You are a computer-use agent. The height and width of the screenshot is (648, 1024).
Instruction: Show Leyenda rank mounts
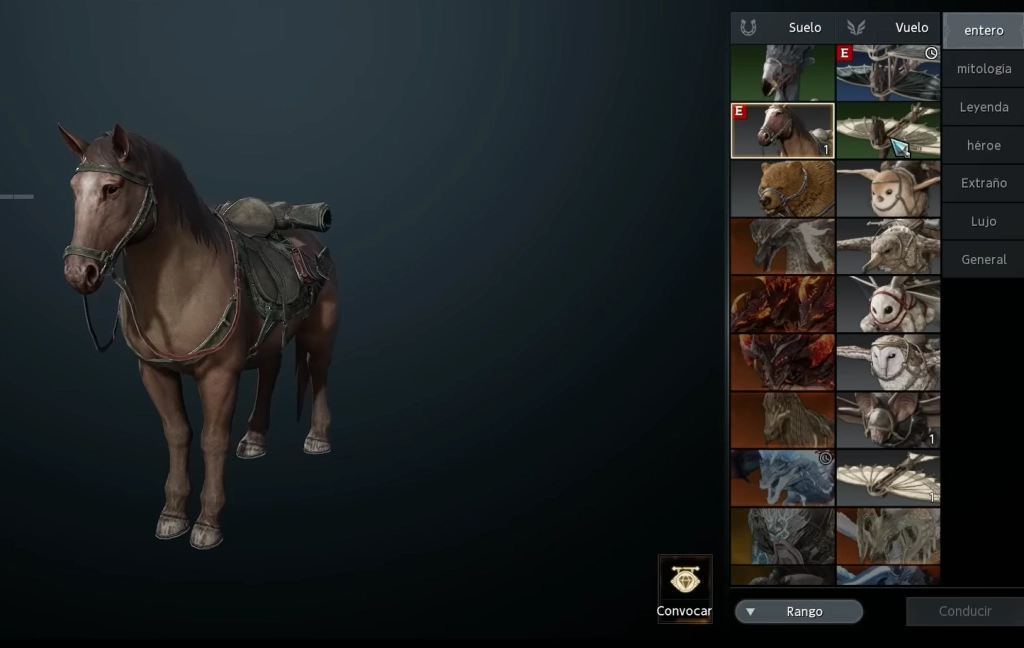click(x=983, y=107)
